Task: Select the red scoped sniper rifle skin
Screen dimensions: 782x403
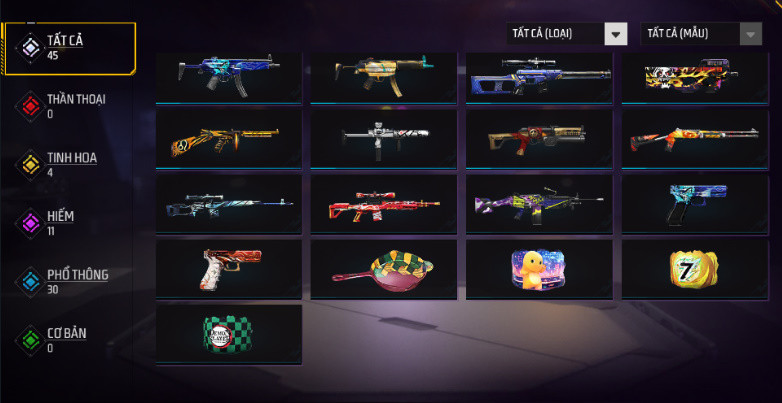Action: point(384,203)
